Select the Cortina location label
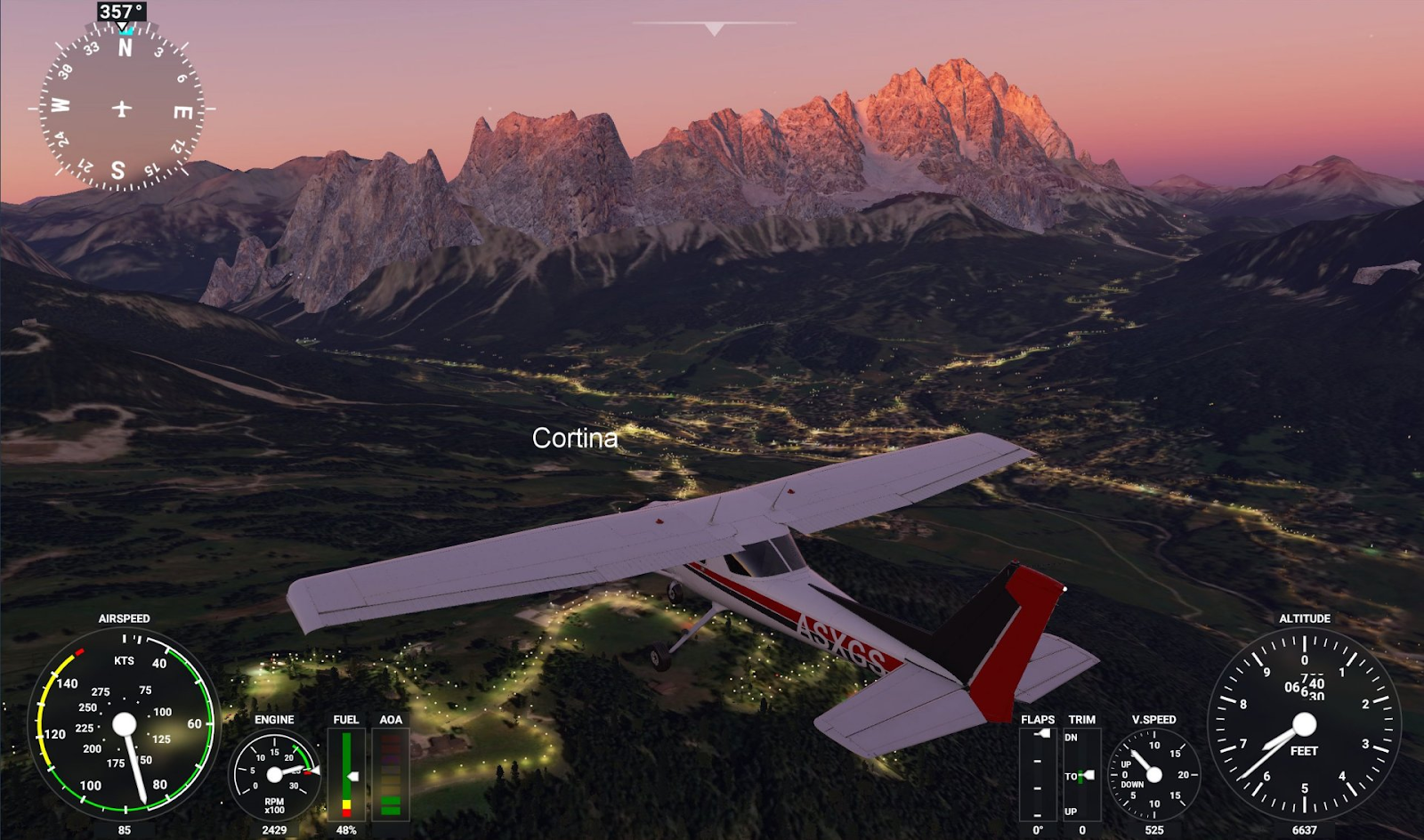 (x=575, y=438)
